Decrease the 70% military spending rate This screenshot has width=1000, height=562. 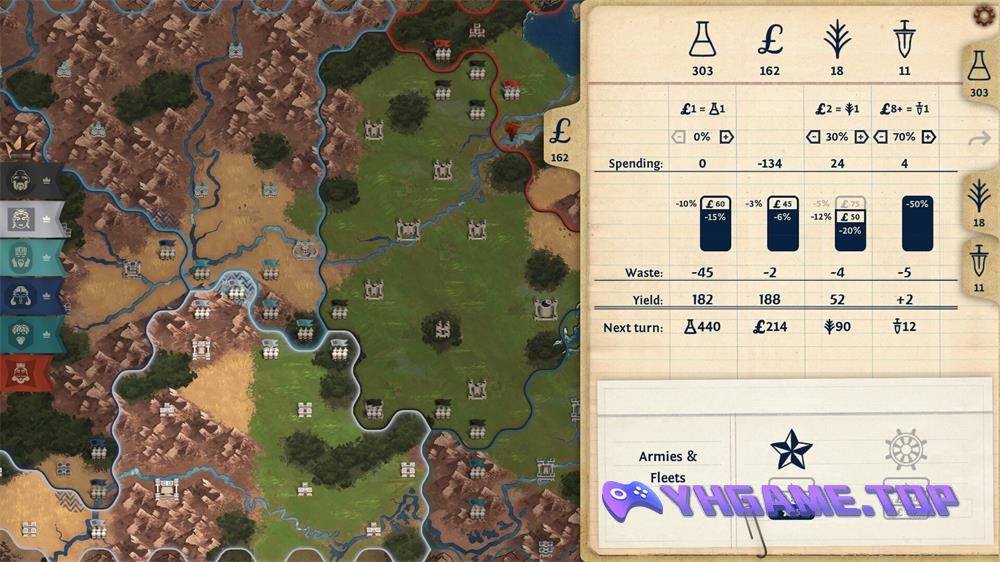coord(881,137)
